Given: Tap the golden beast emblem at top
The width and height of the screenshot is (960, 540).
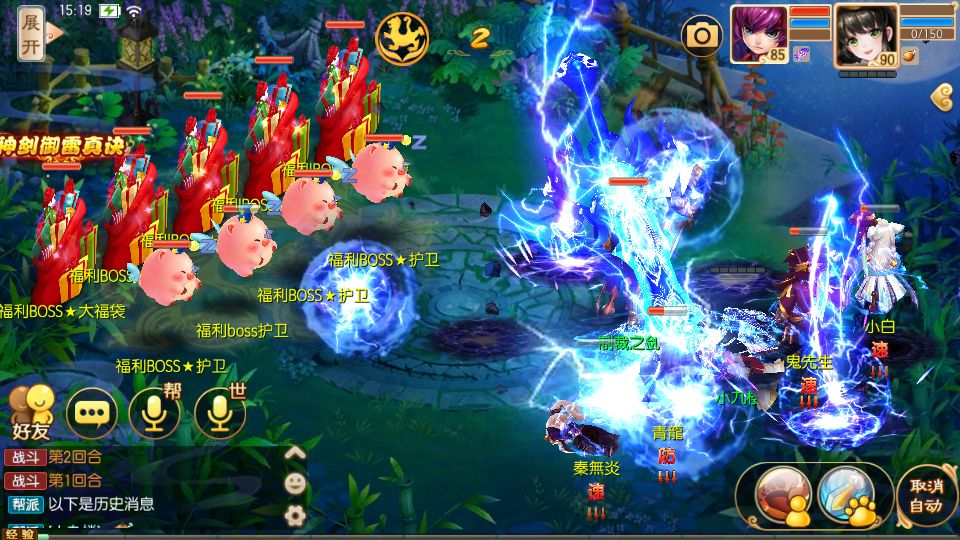Looking at the screenshot, I should coord(402,38).
